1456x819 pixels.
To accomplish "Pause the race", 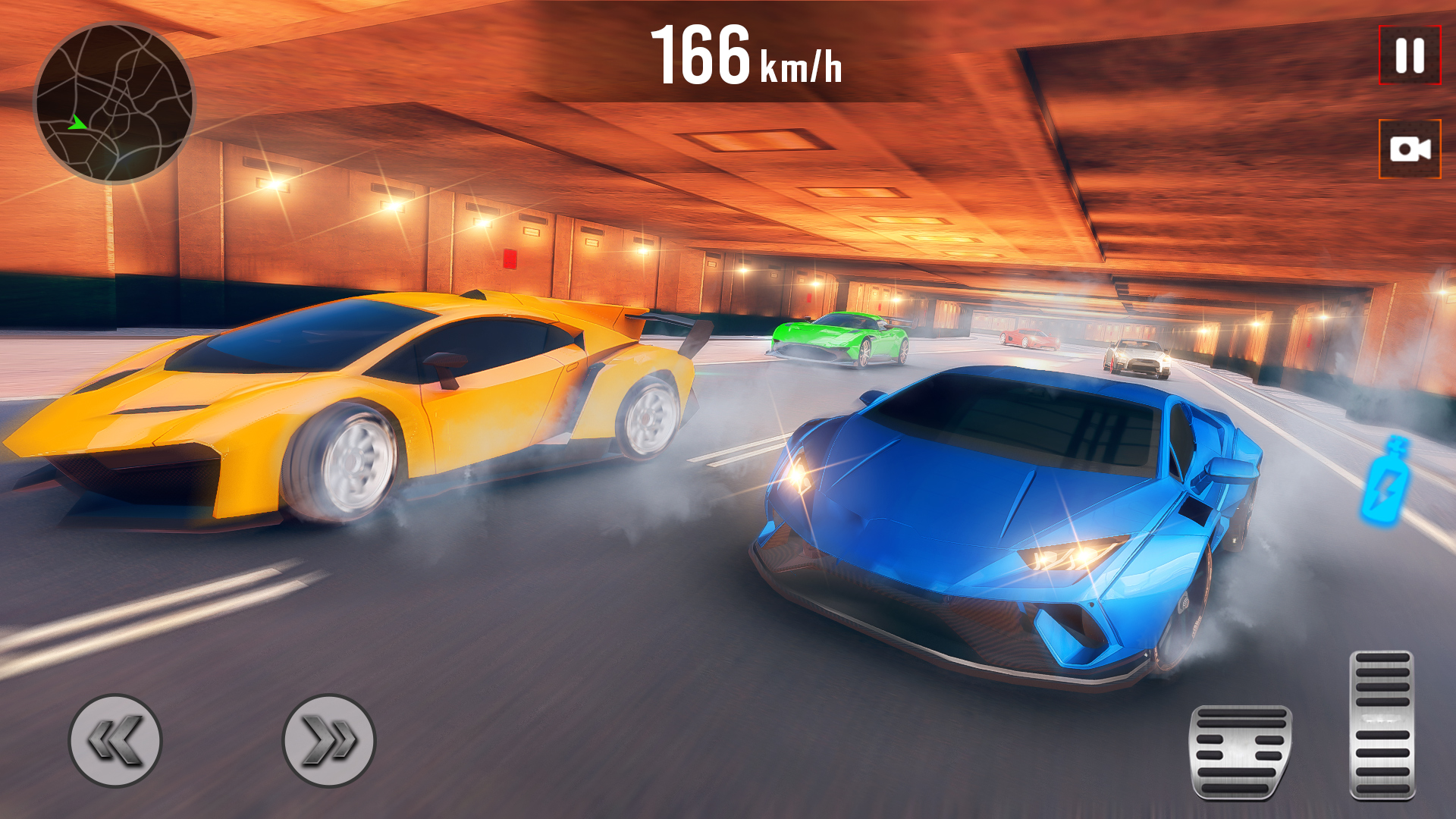I will [1409, 55].
